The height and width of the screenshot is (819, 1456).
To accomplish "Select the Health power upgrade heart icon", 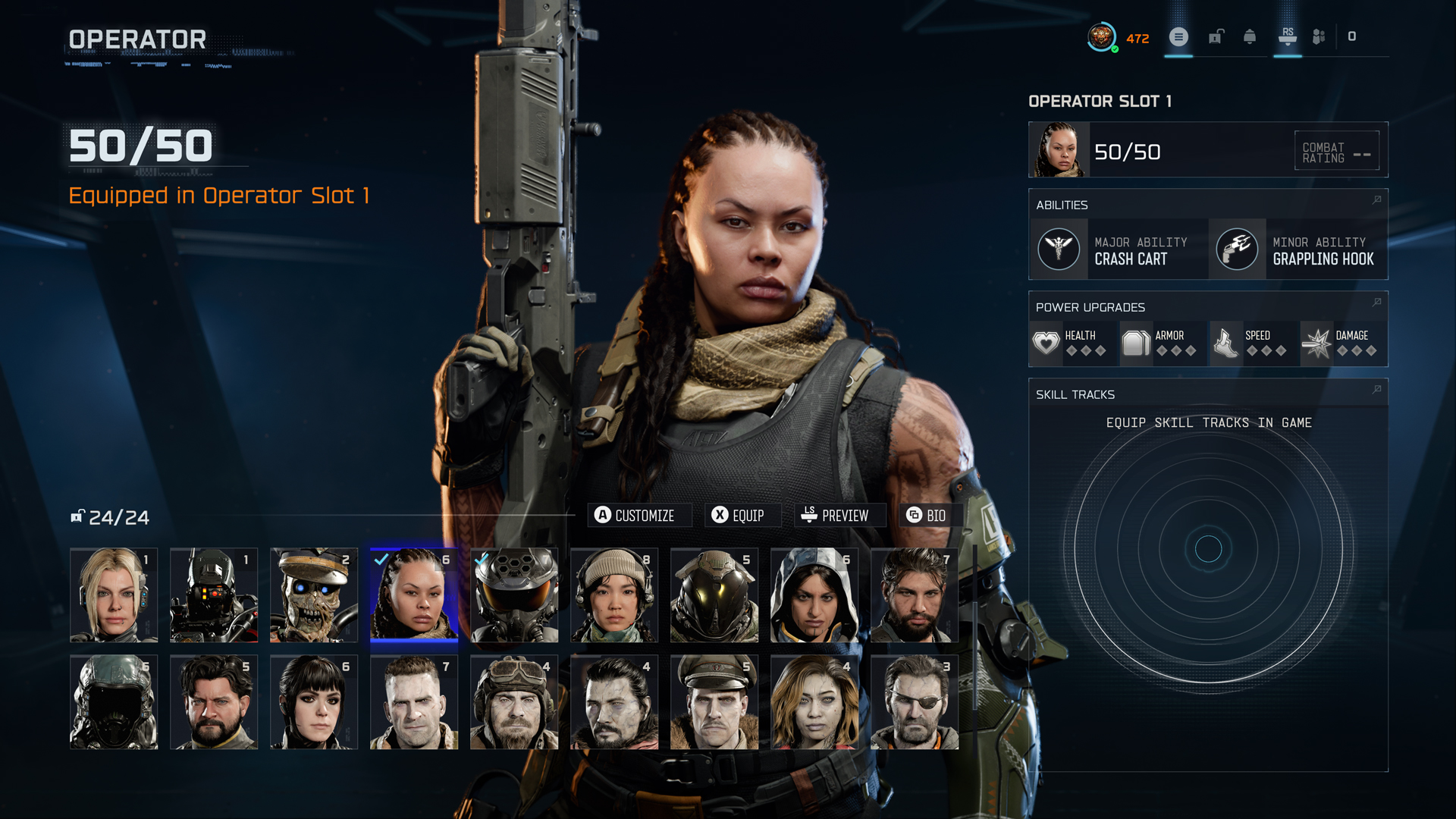I will (x=1046, y=343).
